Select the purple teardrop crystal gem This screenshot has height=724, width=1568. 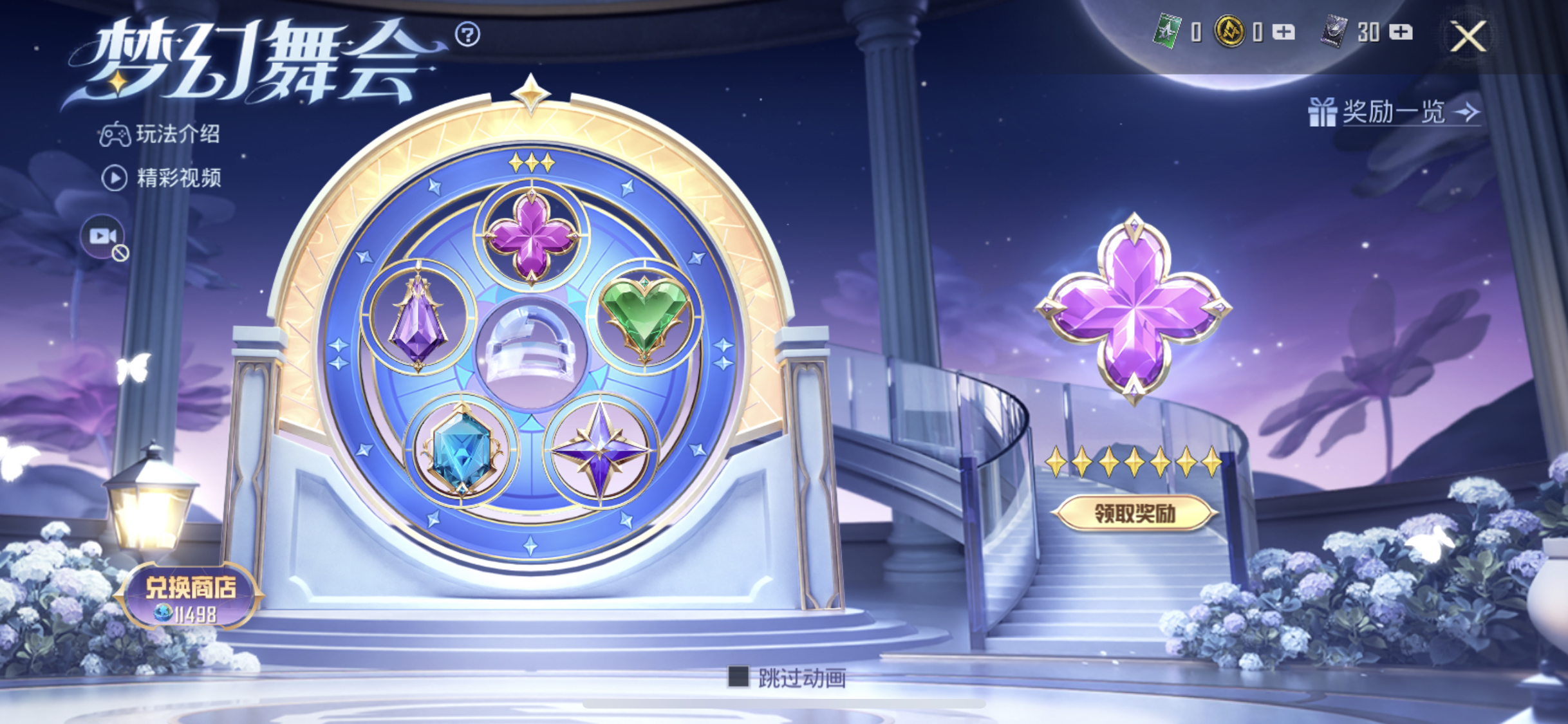(x=418, y=319)
